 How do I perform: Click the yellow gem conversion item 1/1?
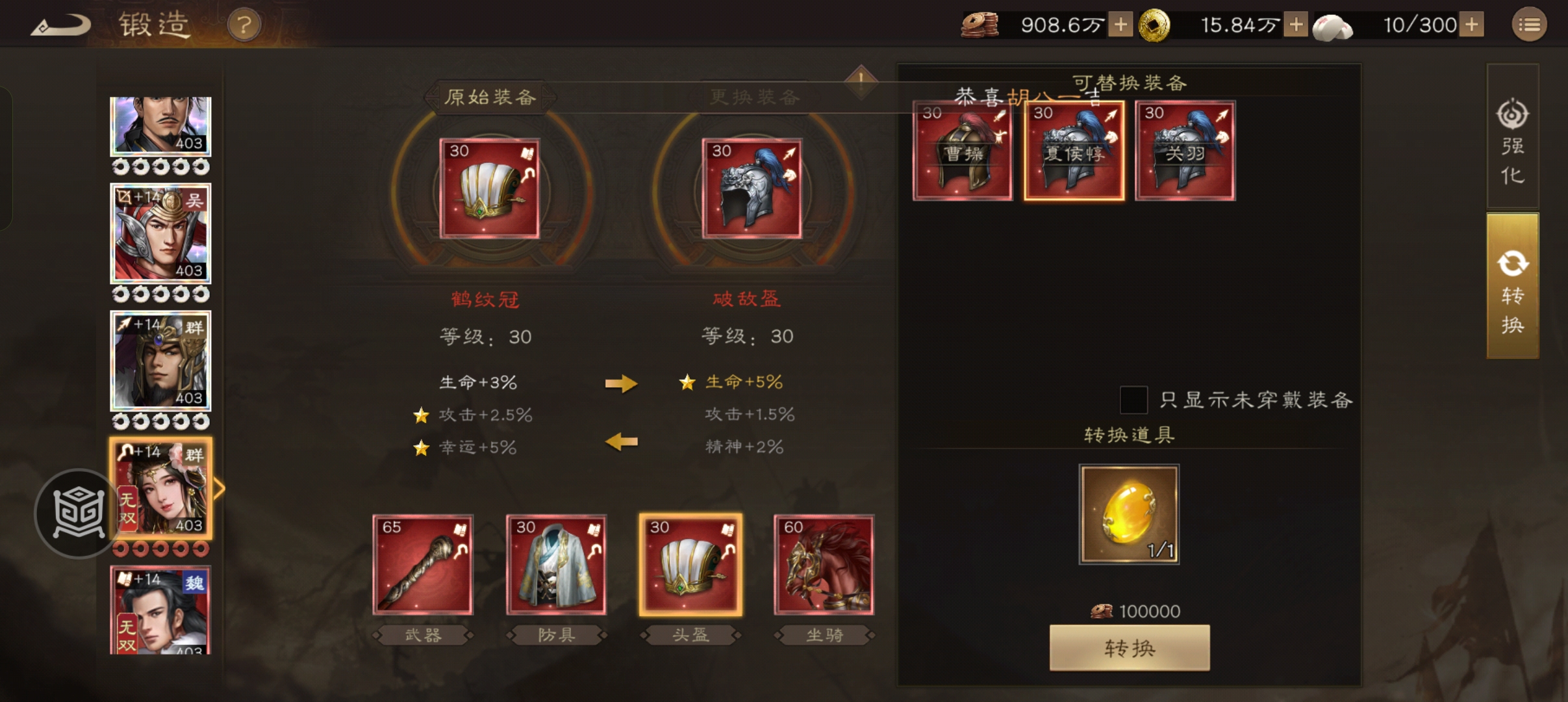click(1128, 514)
